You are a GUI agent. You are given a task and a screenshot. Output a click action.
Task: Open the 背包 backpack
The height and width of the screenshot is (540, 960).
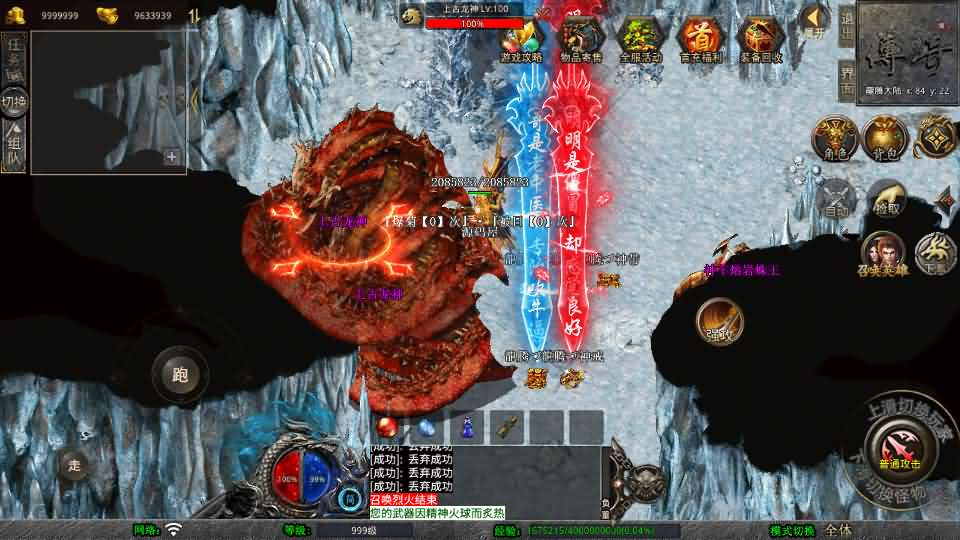(x=885, y=137)
